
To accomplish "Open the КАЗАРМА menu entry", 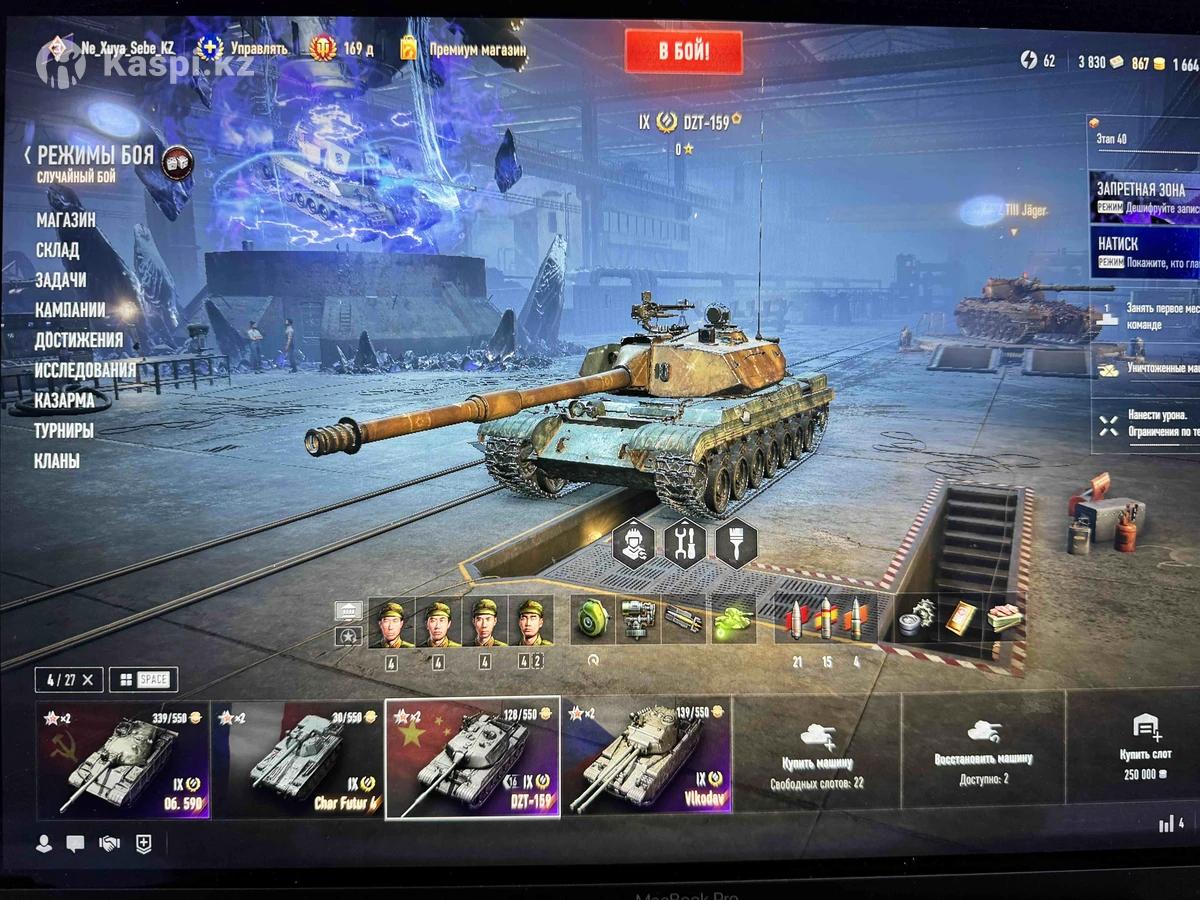I will pos(64,401).
